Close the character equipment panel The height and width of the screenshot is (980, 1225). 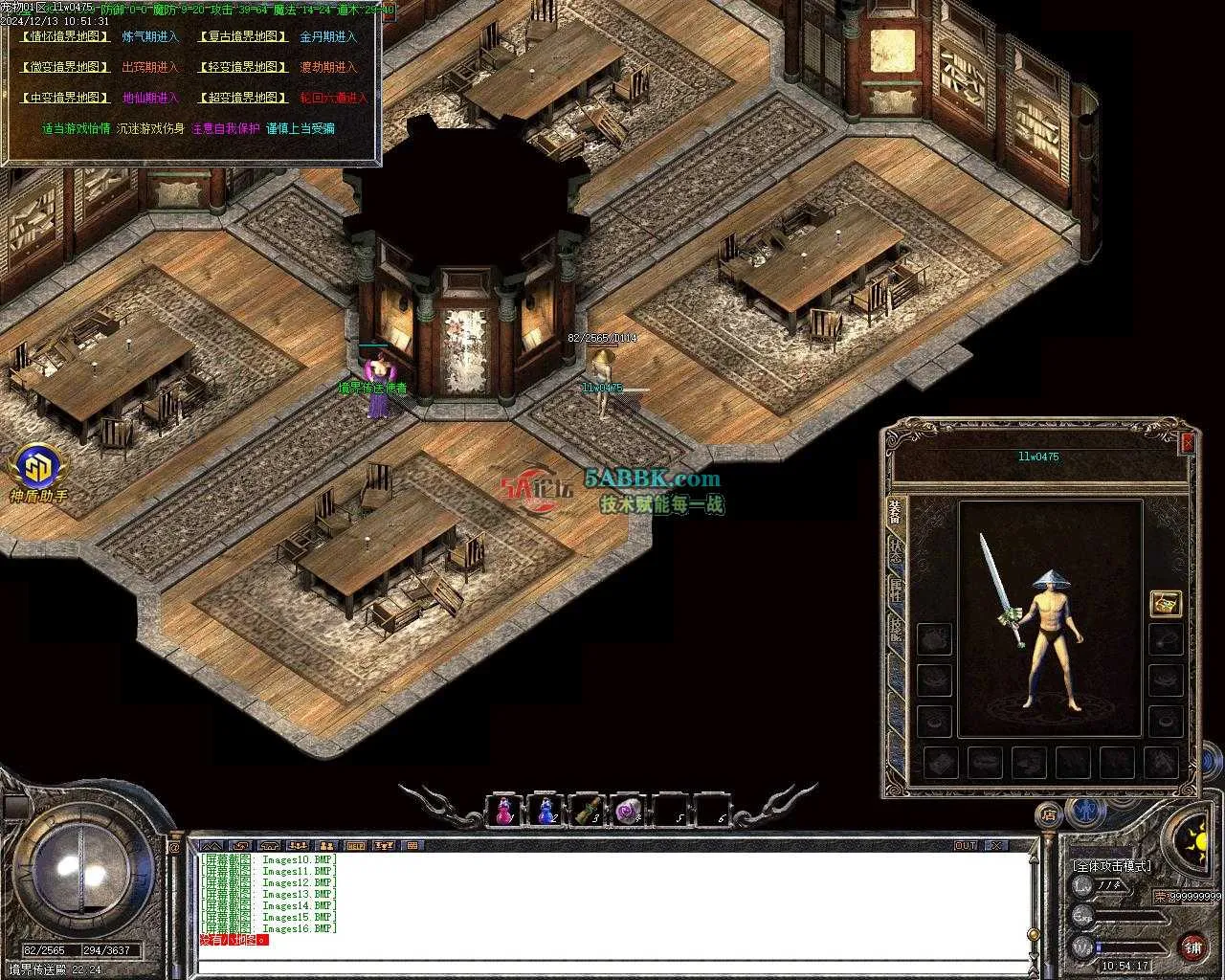1188,442
